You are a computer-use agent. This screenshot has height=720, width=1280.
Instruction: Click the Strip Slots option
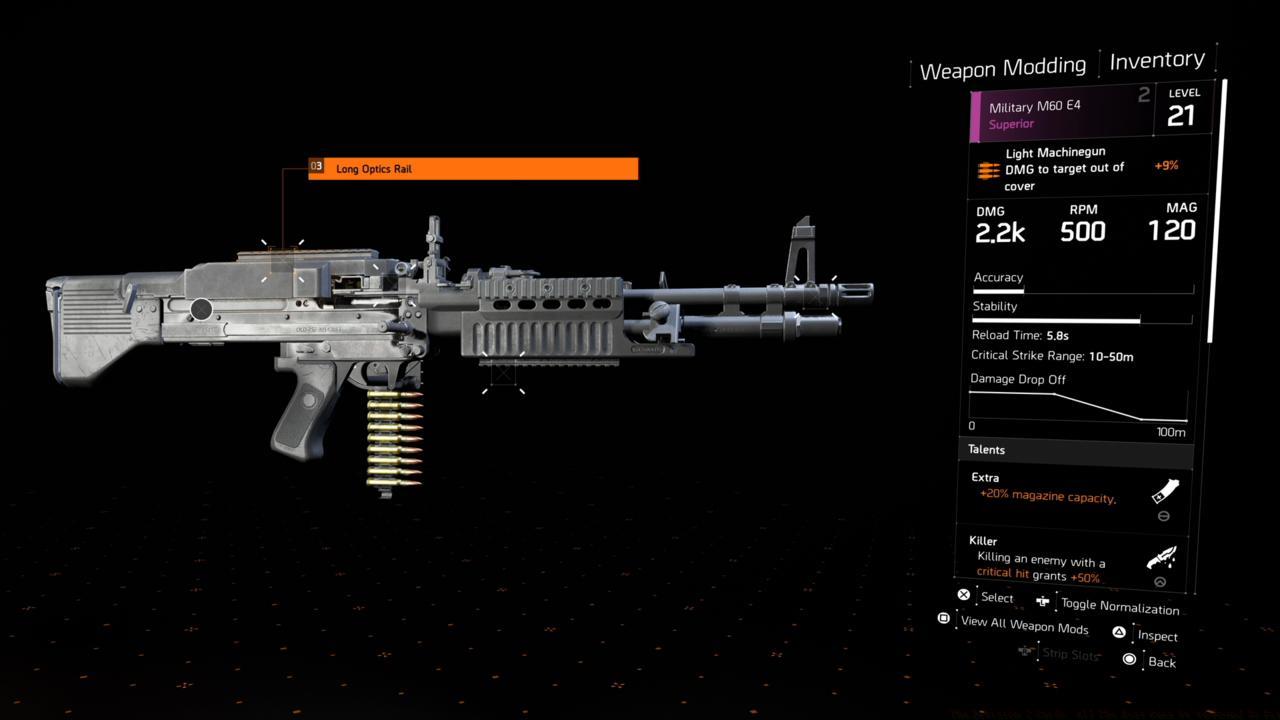point(1070,654)
